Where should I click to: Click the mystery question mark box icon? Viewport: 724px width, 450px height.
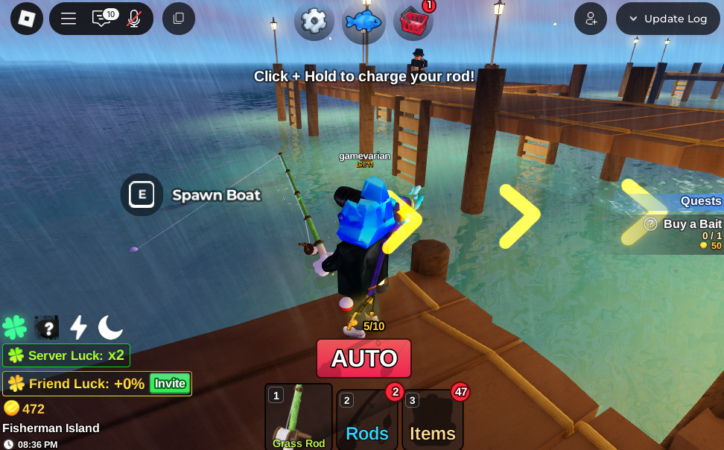pos(46,327)
